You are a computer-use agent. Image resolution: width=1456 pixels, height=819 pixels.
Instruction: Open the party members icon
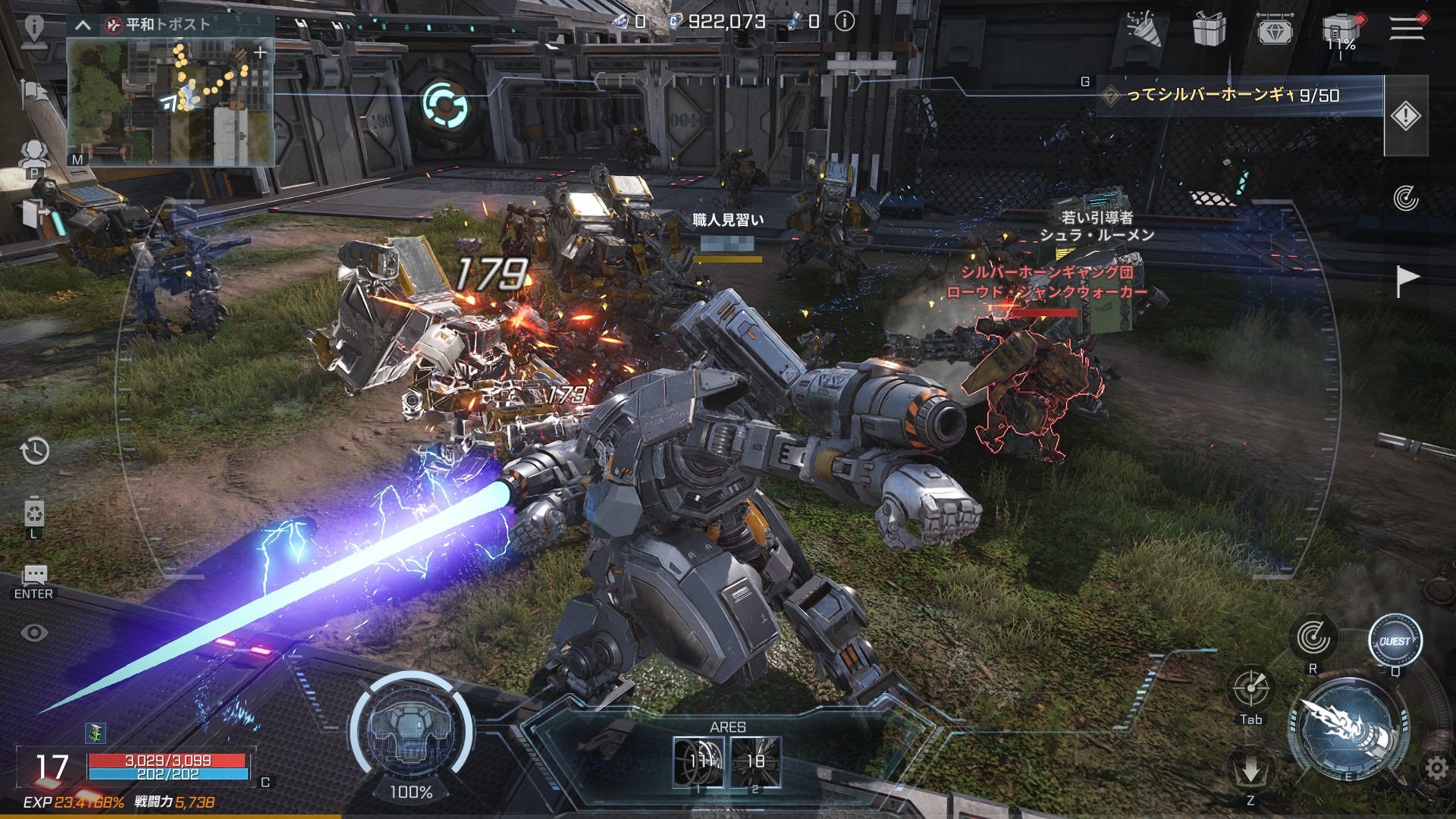tap(33, 155)
